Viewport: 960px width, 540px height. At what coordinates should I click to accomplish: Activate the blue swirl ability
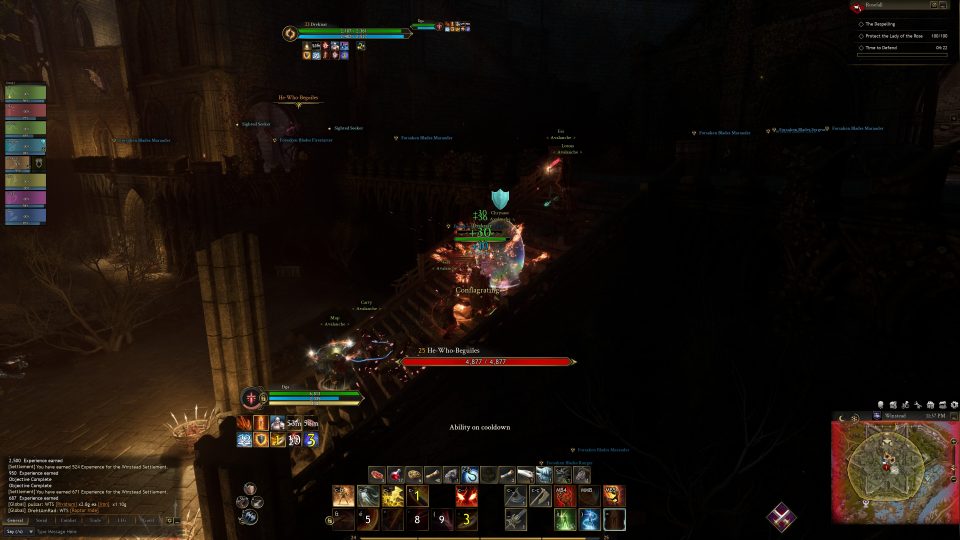coord(590,520)
